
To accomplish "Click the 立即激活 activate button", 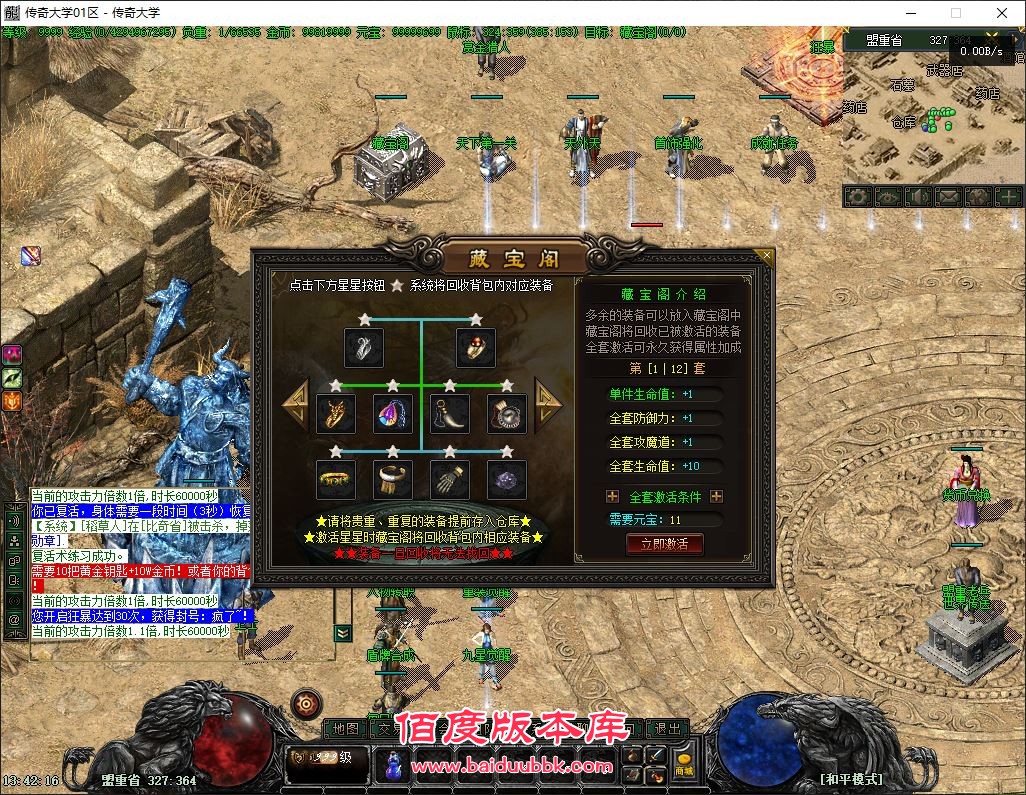I will tap(664, 544).
